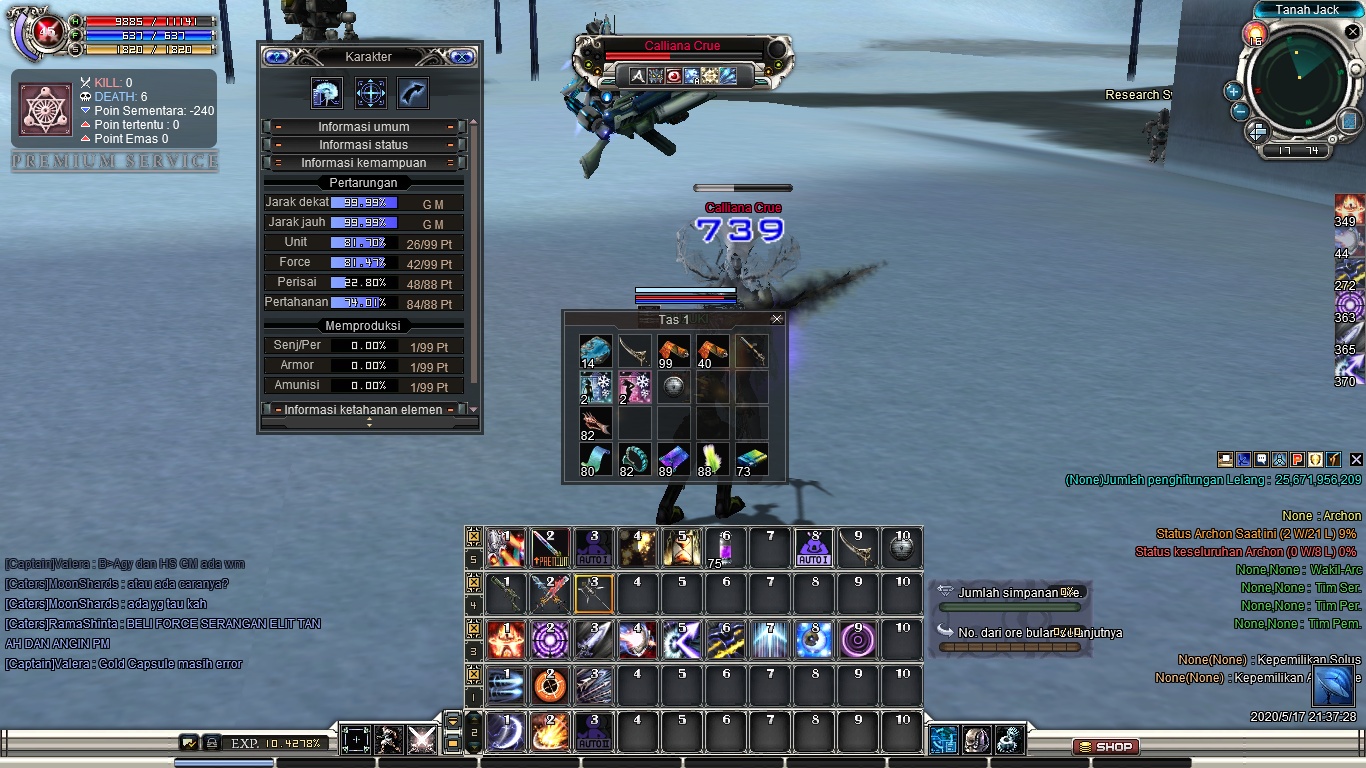Click the golden helmet icon in bottom-right toolbar
The height and width of the screenshot is (768, 1366).
pyautogui.click(x=1315, y=459)
